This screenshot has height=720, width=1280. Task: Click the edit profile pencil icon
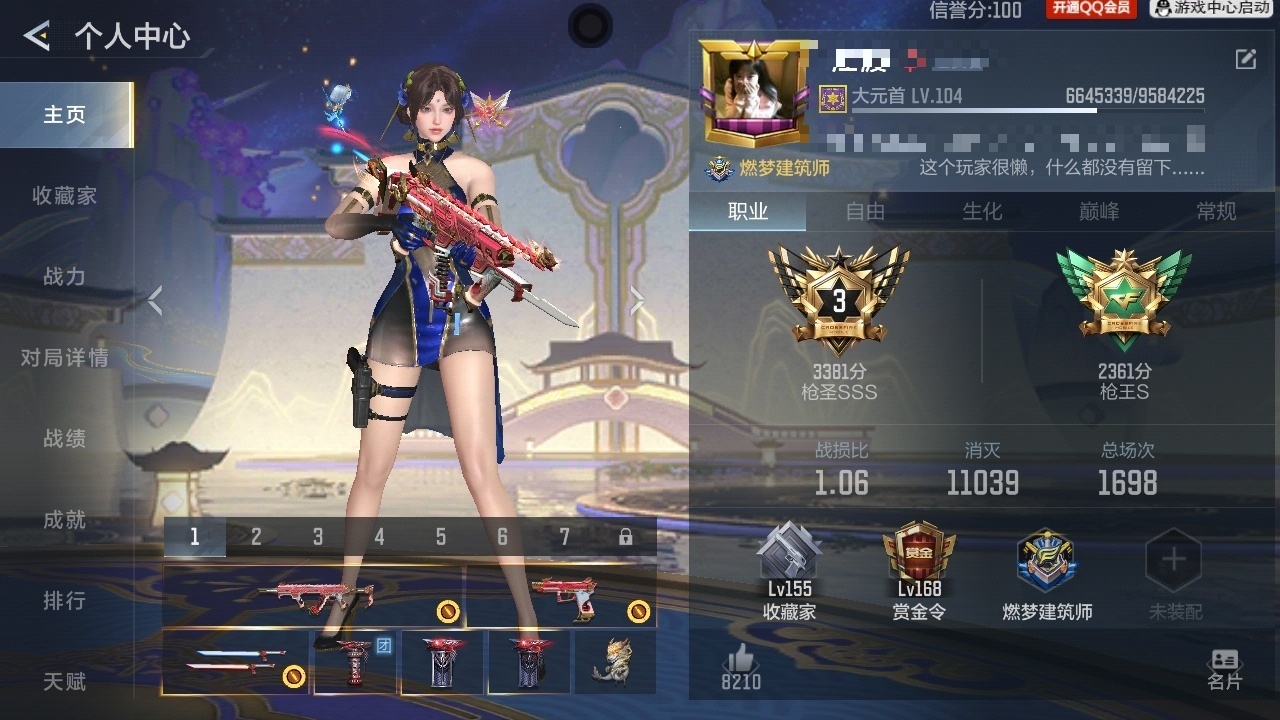point(1245,59)
